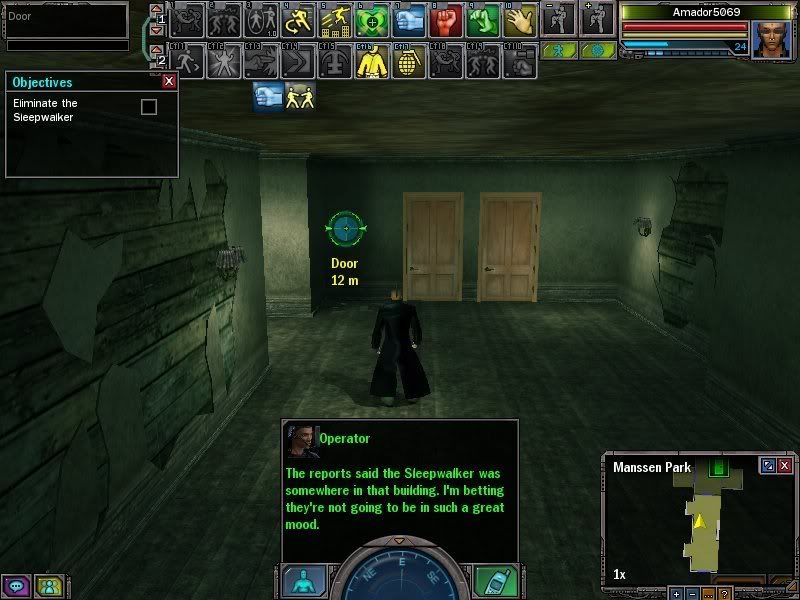Screen dimensions: 800x600
Task: Activate the green heart heal ability
Action: pyautogui.click(x=372, y=20)
